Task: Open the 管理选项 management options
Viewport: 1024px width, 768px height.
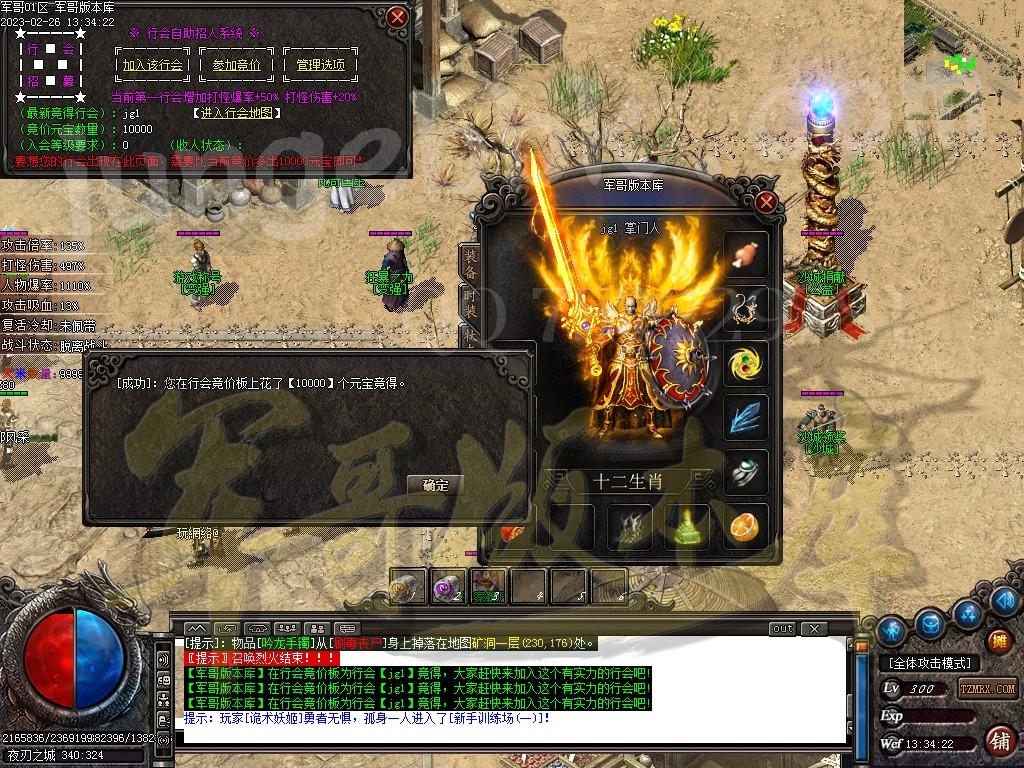Action: coord(321,65)
